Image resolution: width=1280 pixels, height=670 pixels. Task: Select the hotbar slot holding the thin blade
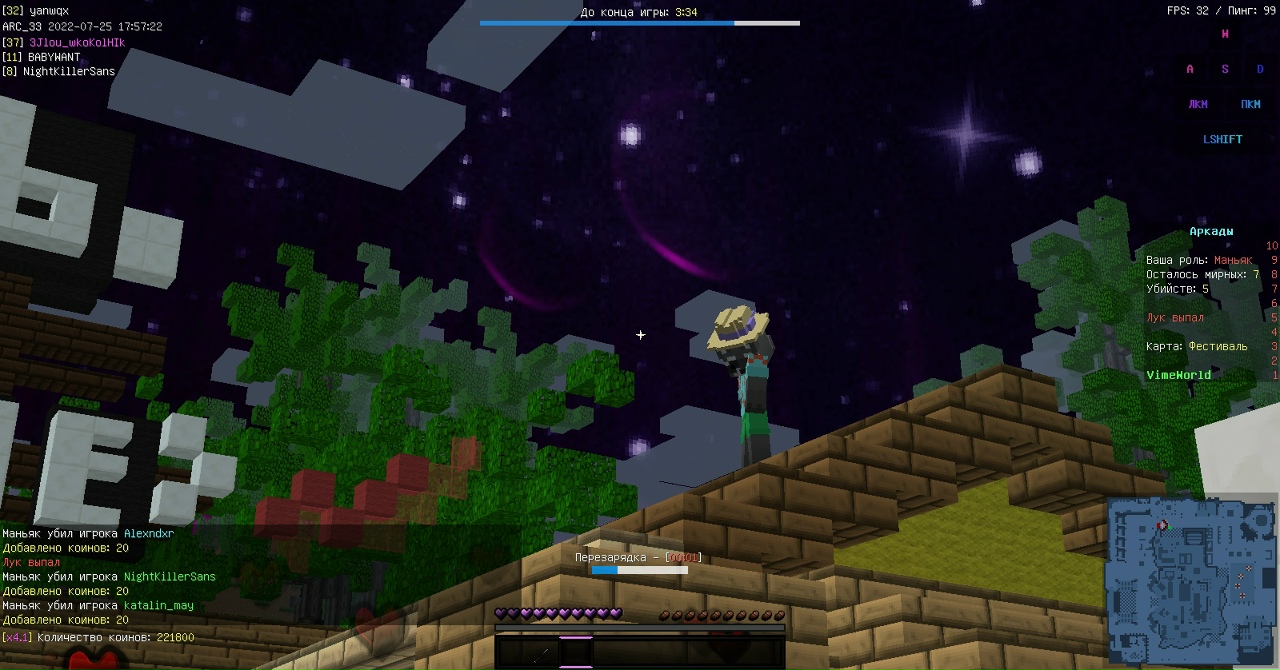(540, 654)
